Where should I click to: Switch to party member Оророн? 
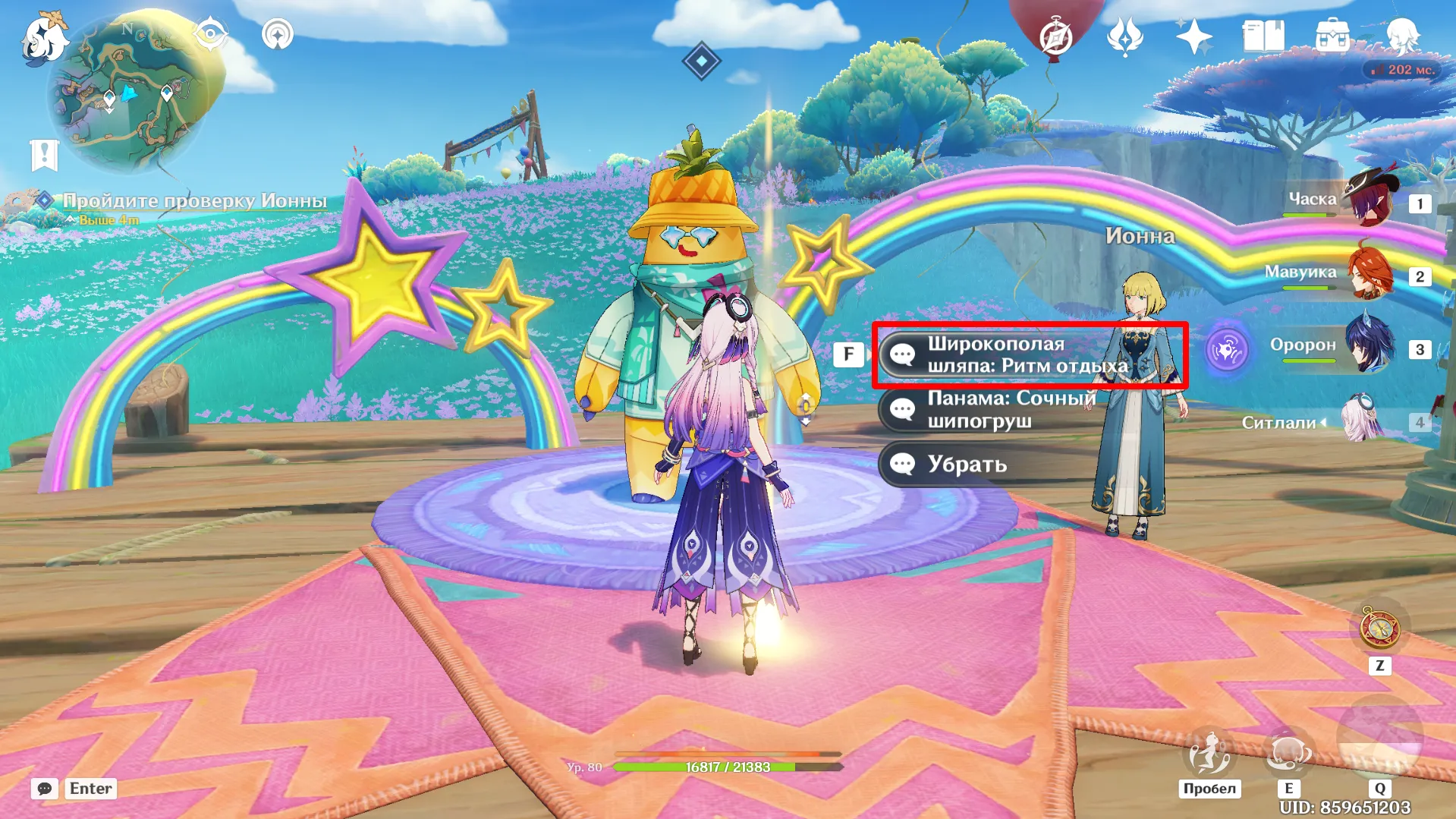1370,346
